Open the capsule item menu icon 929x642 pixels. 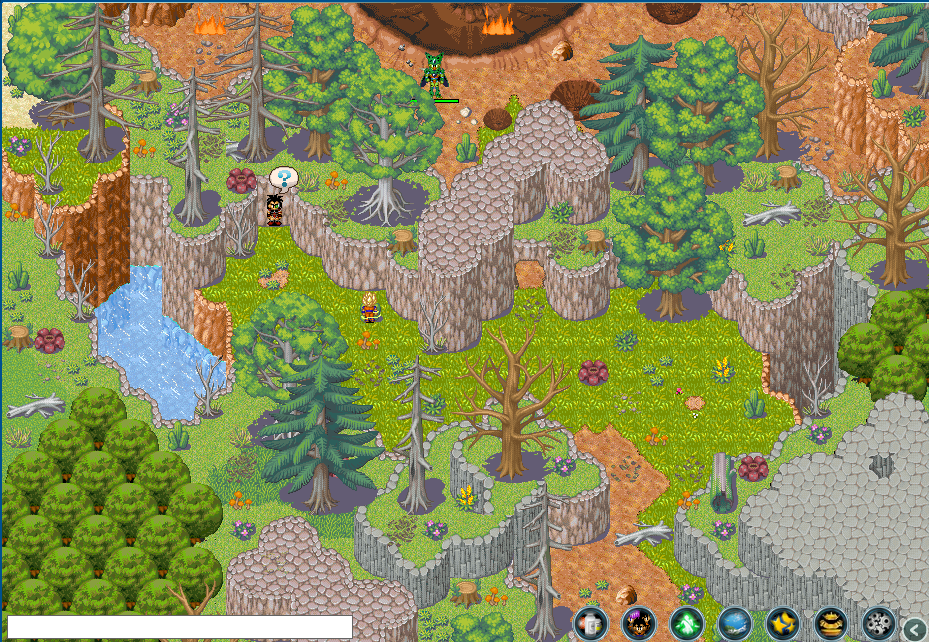coord(591,624)
